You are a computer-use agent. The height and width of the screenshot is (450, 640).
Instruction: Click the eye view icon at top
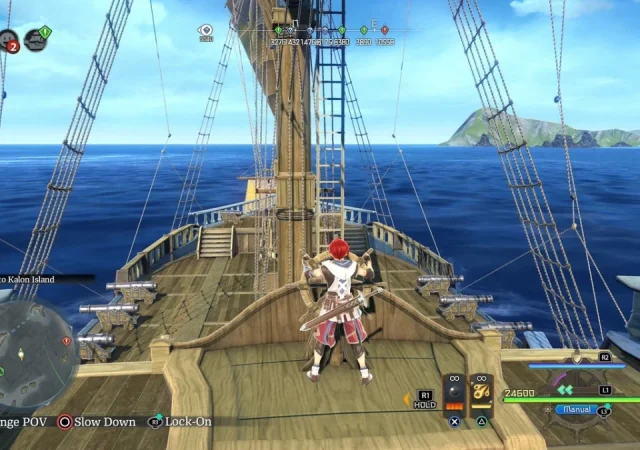tap(206, 31)
